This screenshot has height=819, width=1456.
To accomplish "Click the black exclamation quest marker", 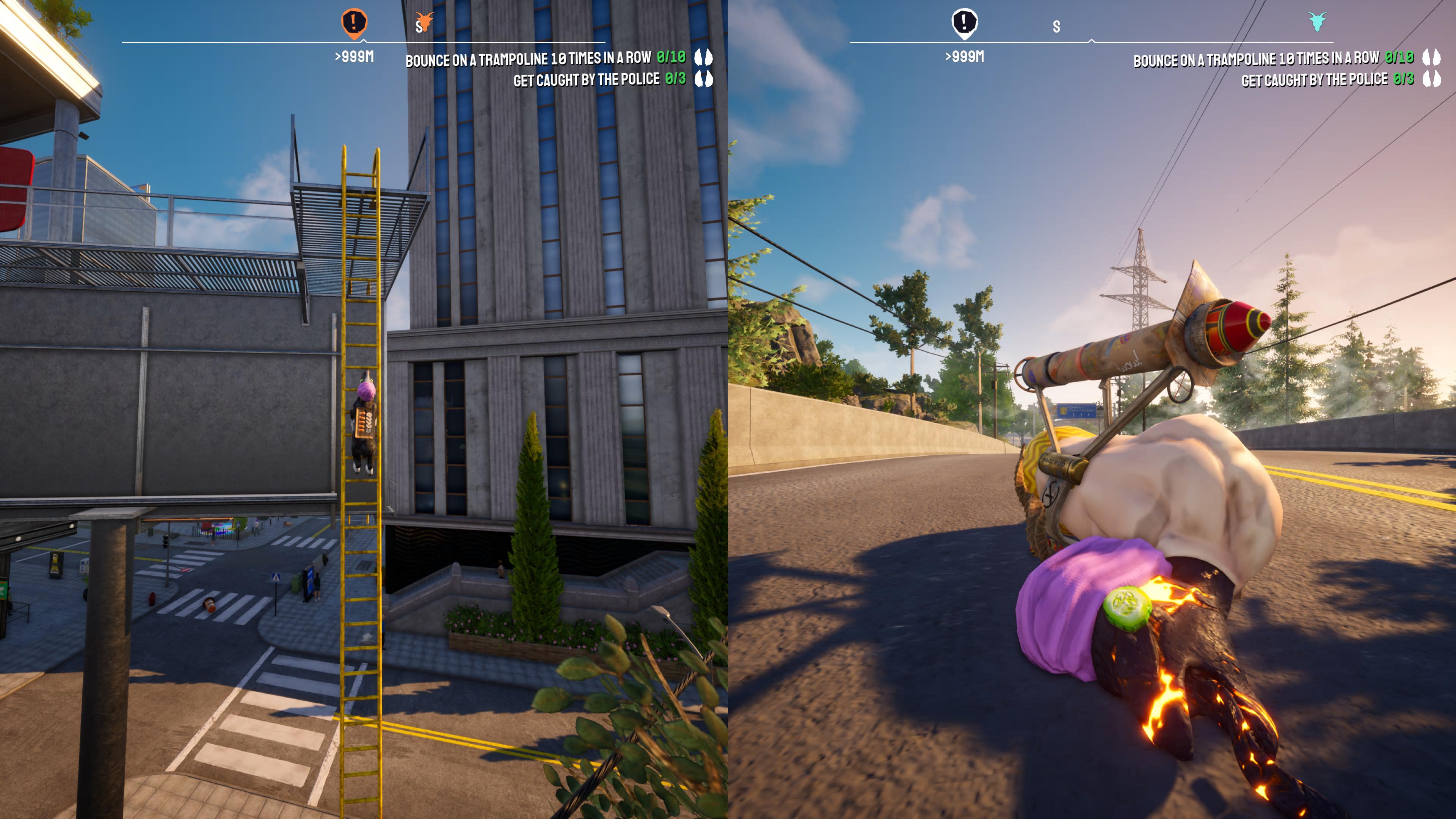I will coord(964,23).
